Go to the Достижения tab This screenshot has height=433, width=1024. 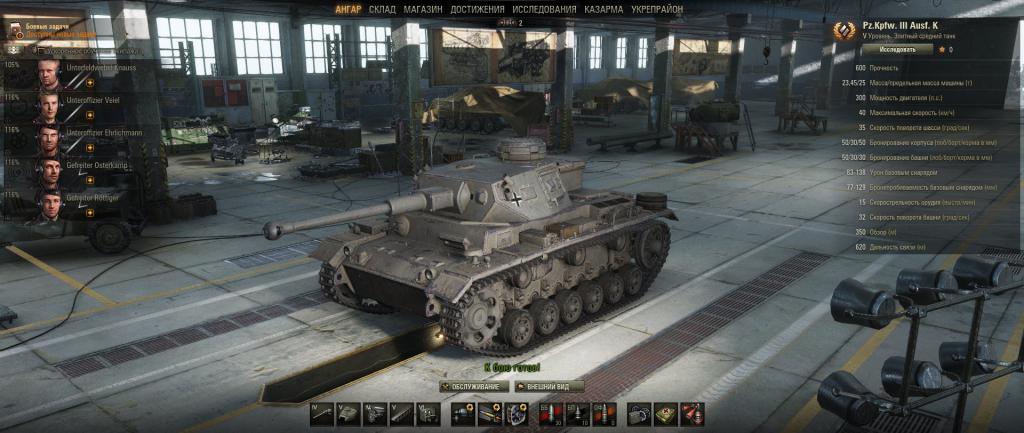tap(477, 9)
